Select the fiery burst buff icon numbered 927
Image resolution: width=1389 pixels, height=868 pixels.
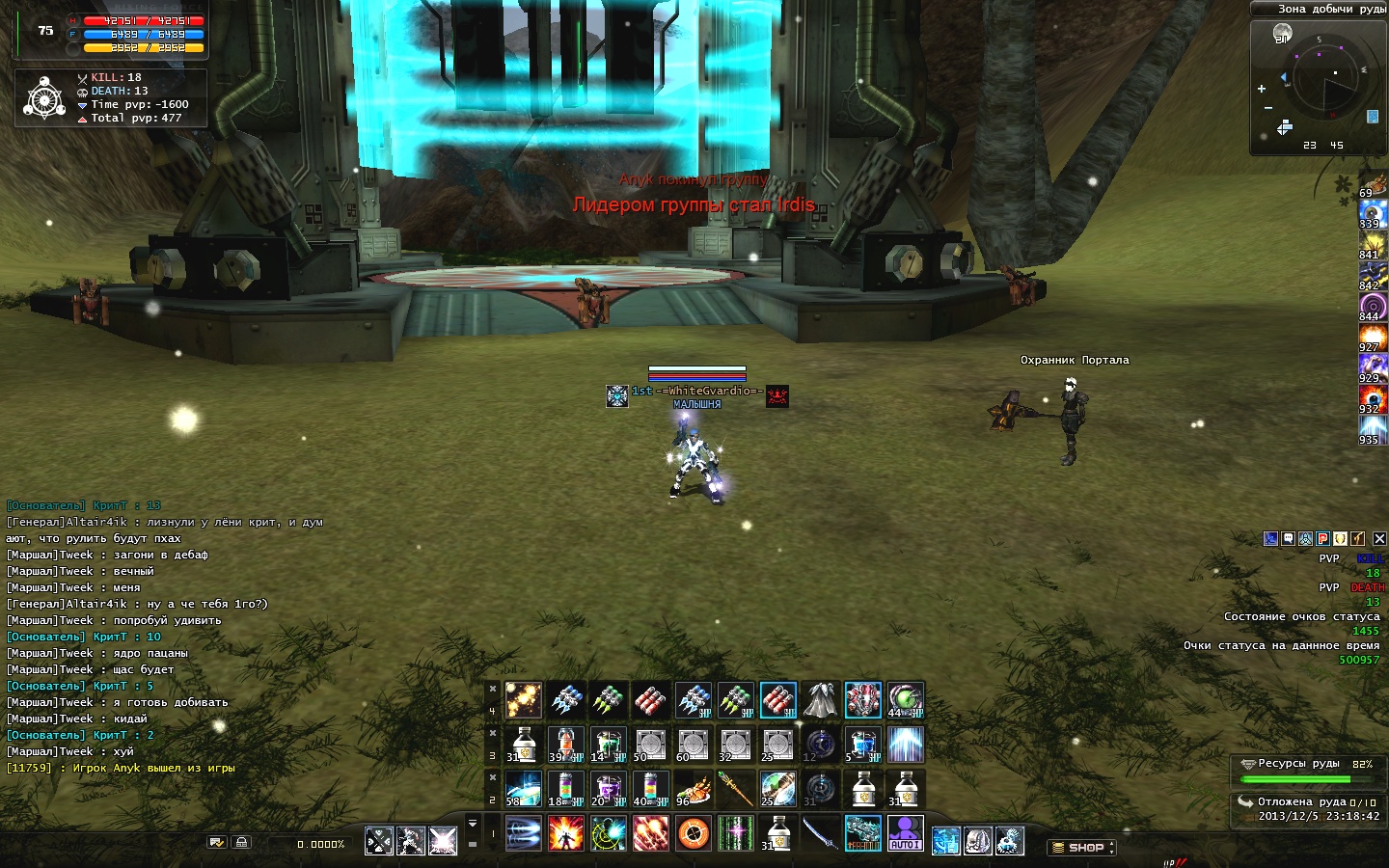[x=1373, y=337]
